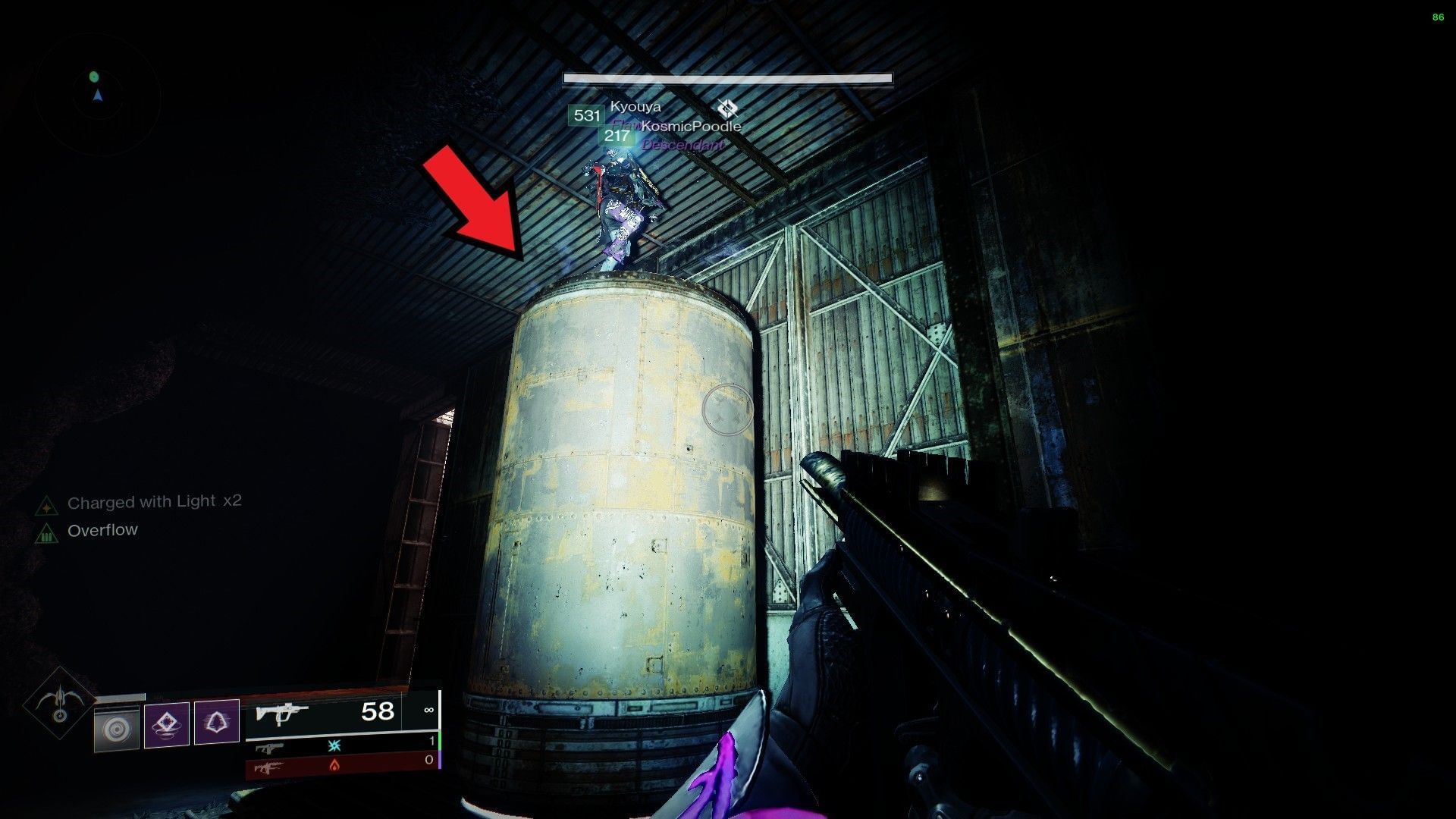Viewport: 1456px width, 819px height.
Task: Click the crossed gambit icon beside KosmicPoodle
Action: (727, 108)
